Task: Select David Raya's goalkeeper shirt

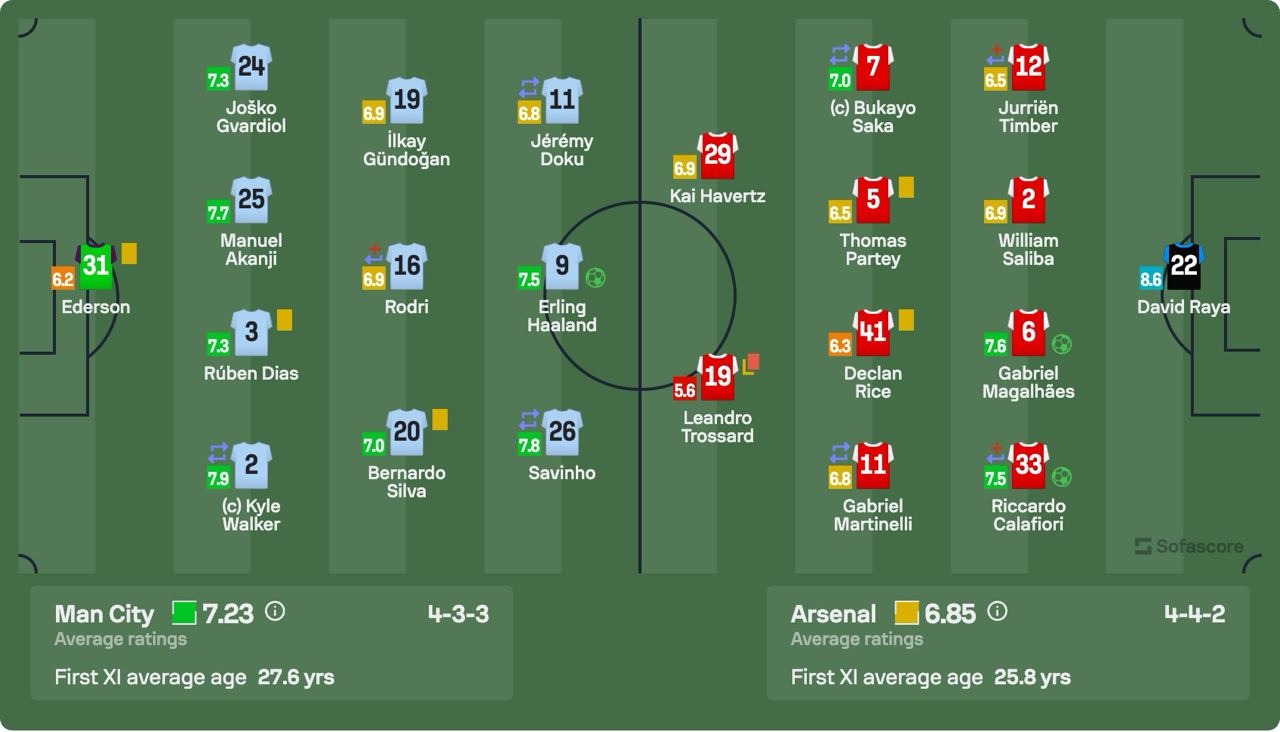Action: [1183, 266]
